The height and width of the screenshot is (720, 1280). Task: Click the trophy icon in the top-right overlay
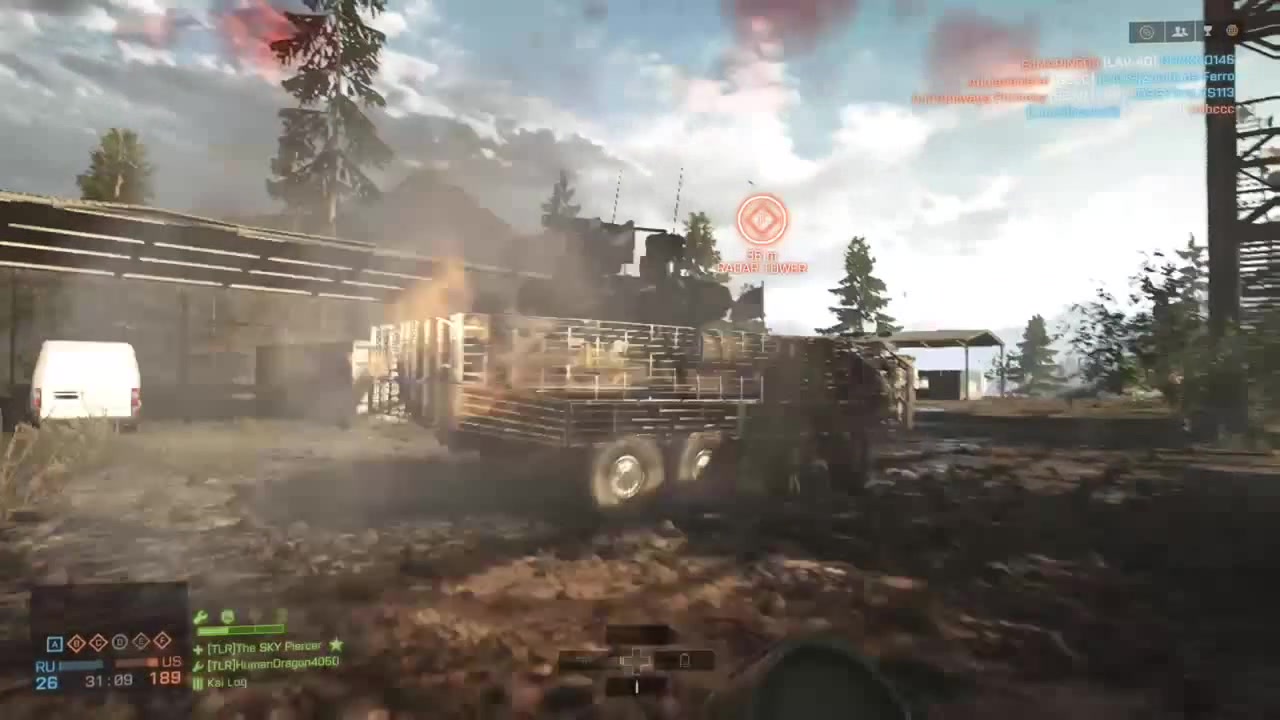pyautogui.click(x=1207, y=31)
